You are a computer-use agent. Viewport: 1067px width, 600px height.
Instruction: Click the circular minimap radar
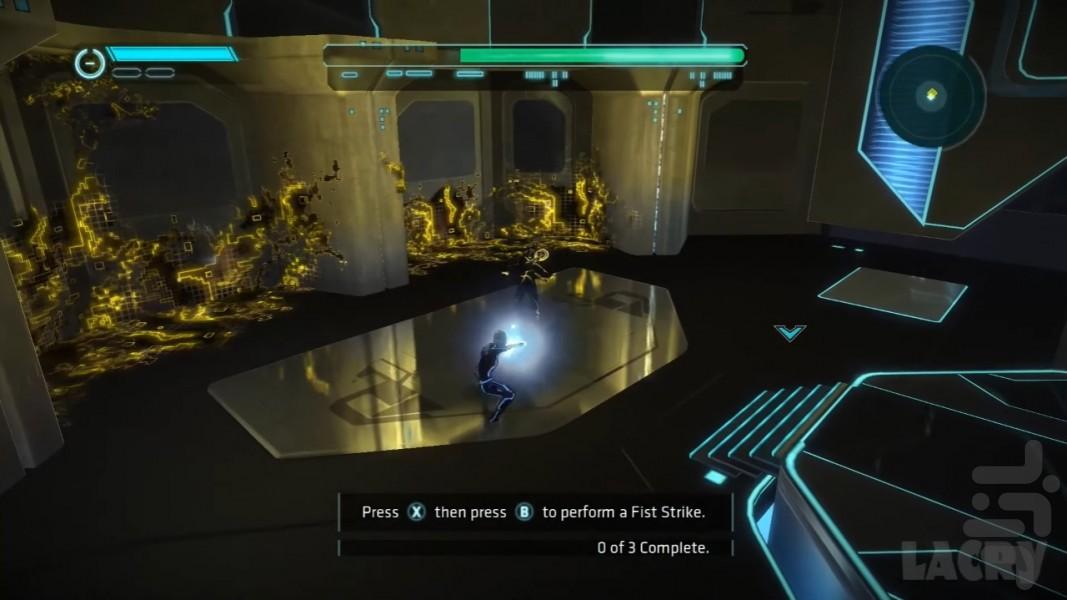tap(931, 96)
